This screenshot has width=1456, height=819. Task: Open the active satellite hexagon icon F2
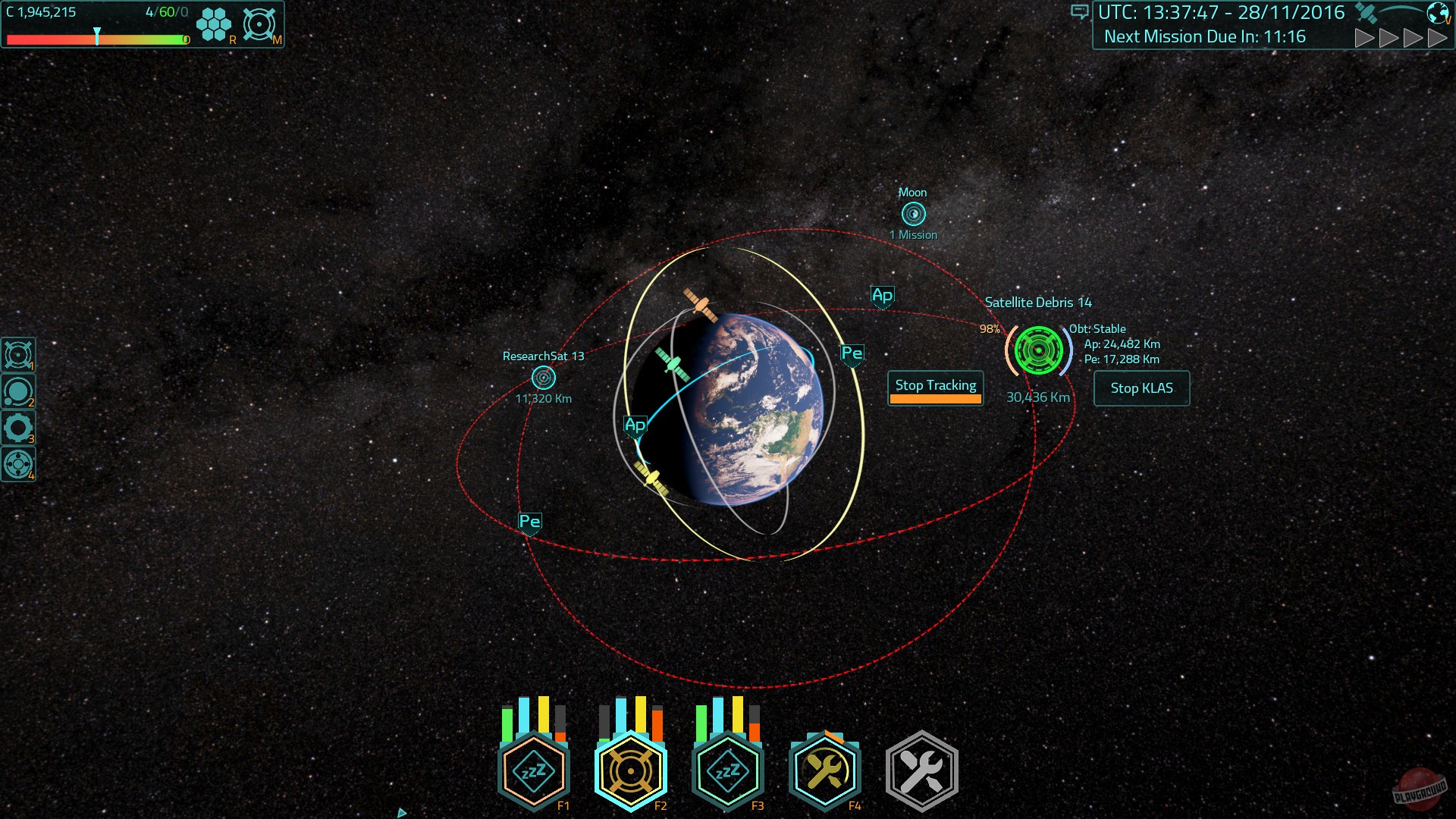(x=630, y=770)
